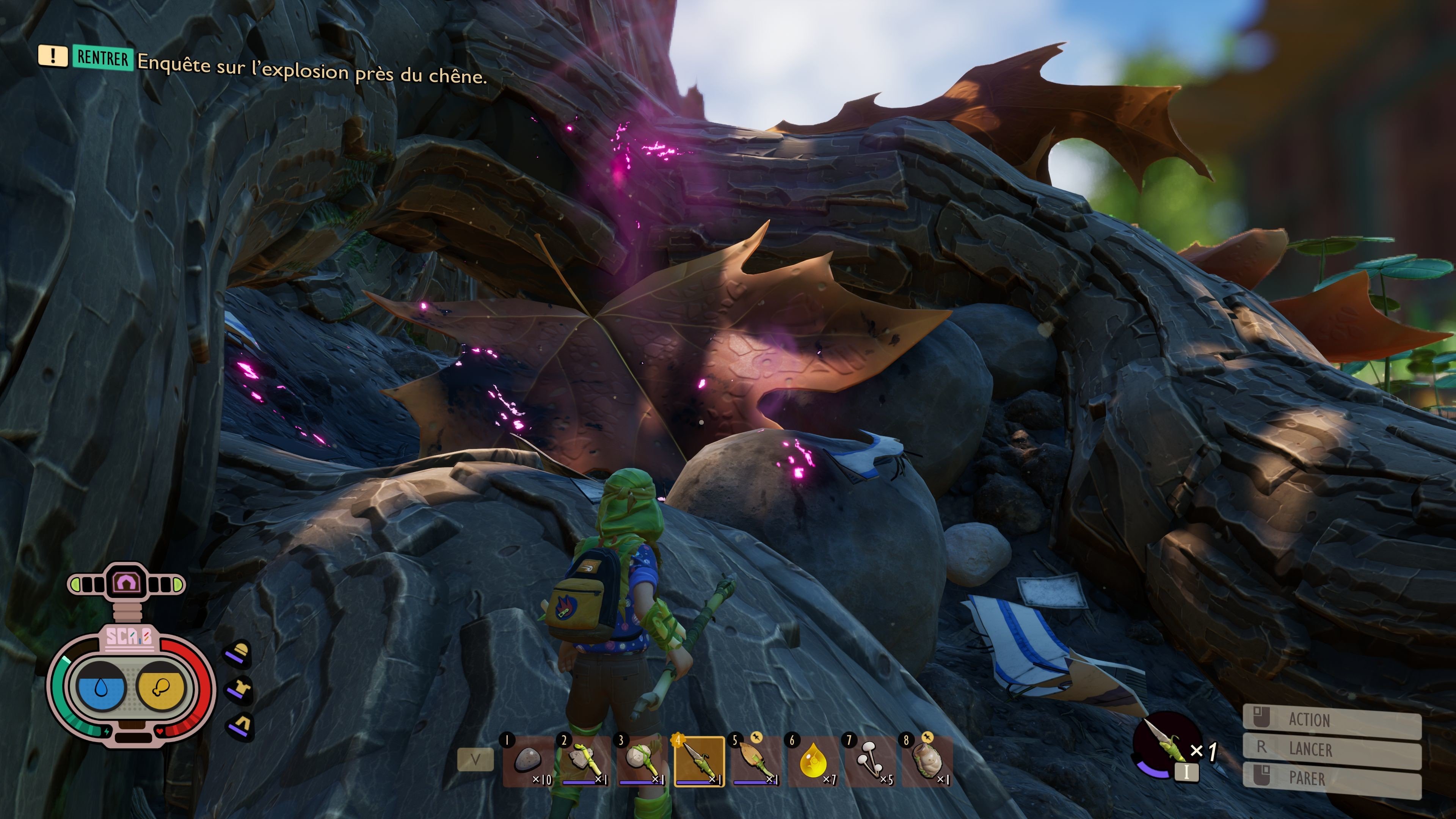Select the canteen in hotbar slot eight
The width and height of the screenshot is (1456, 819).
click(x=927, y=761)
